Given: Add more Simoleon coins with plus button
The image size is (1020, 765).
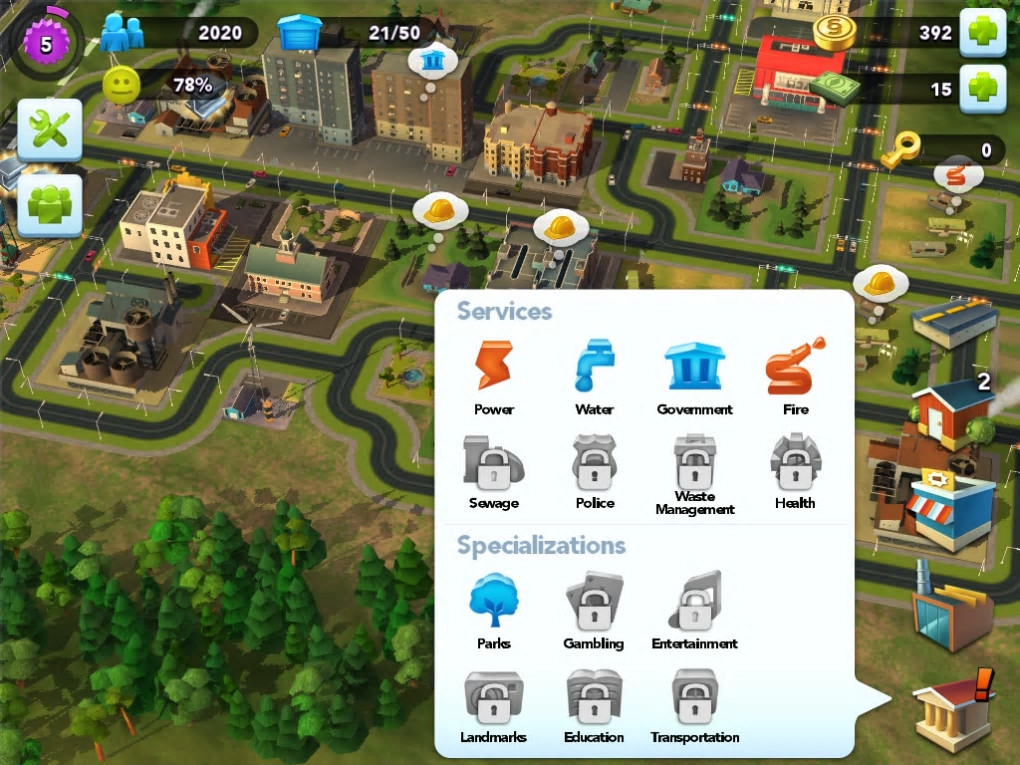Looking at the screenshot, I should point(982,32).
